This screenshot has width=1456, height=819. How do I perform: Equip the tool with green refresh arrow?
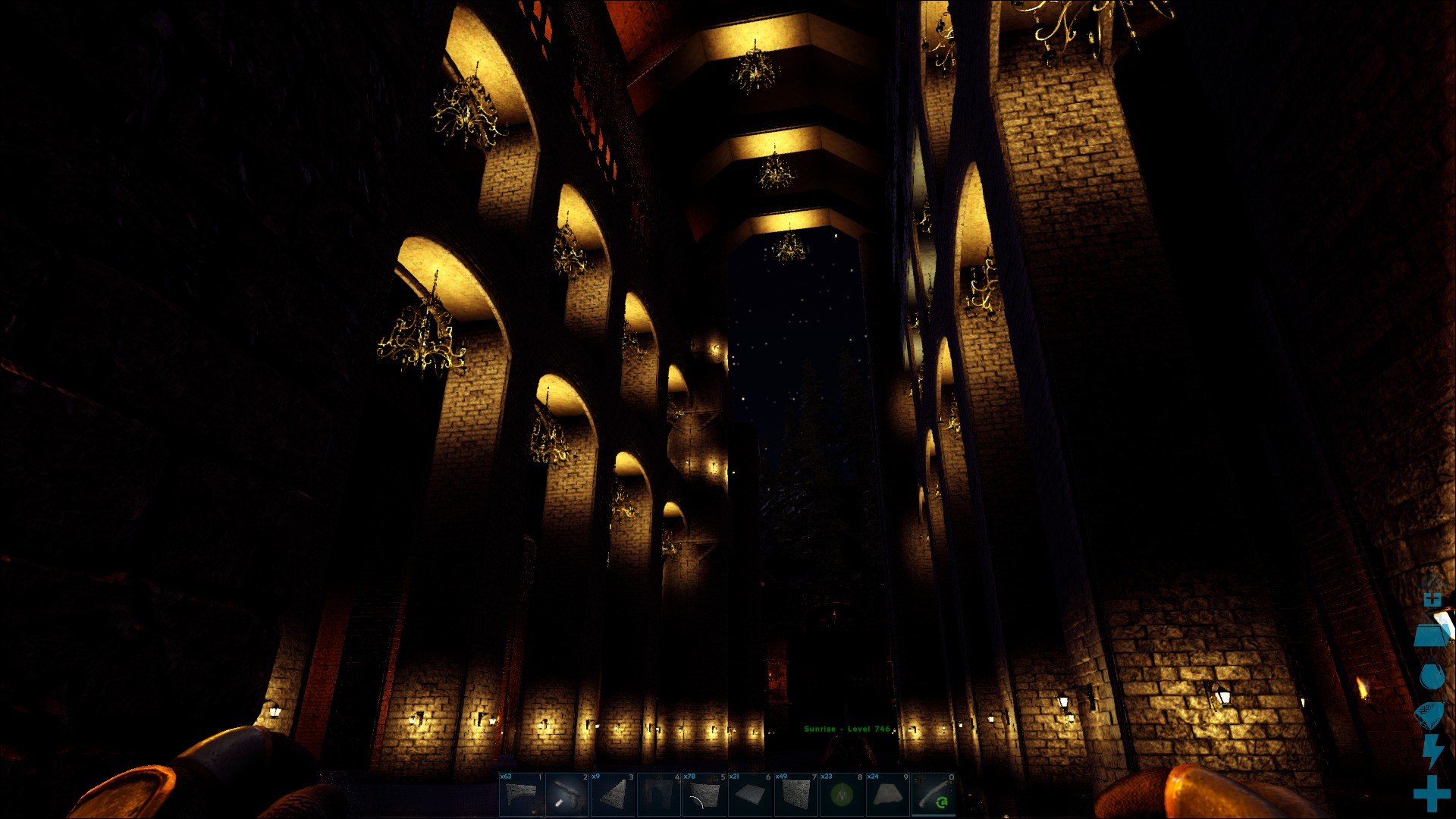coord(934,795)
